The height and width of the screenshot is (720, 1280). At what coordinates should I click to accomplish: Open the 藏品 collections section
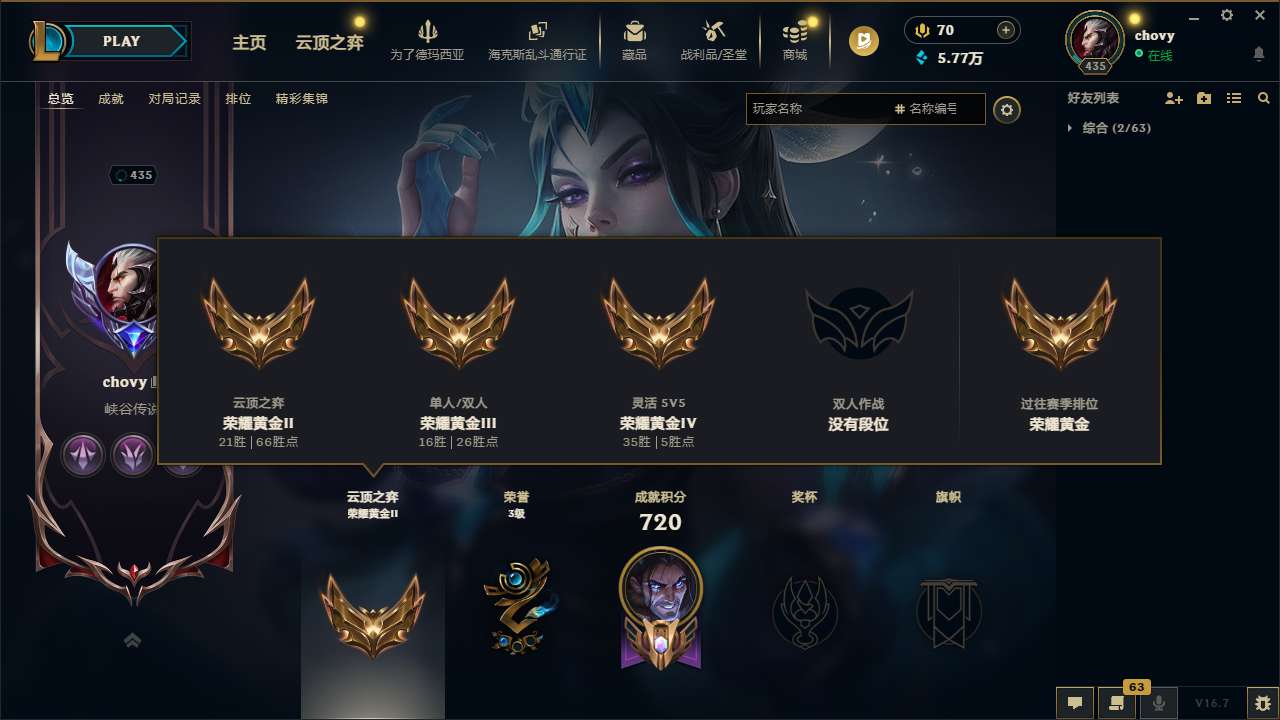click(635, 40)
